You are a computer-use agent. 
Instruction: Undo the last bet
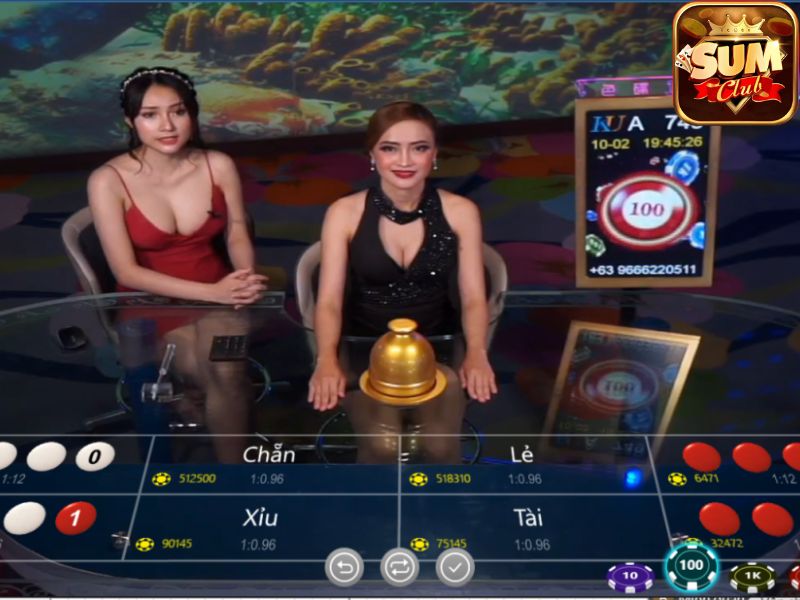pos(344,567)
